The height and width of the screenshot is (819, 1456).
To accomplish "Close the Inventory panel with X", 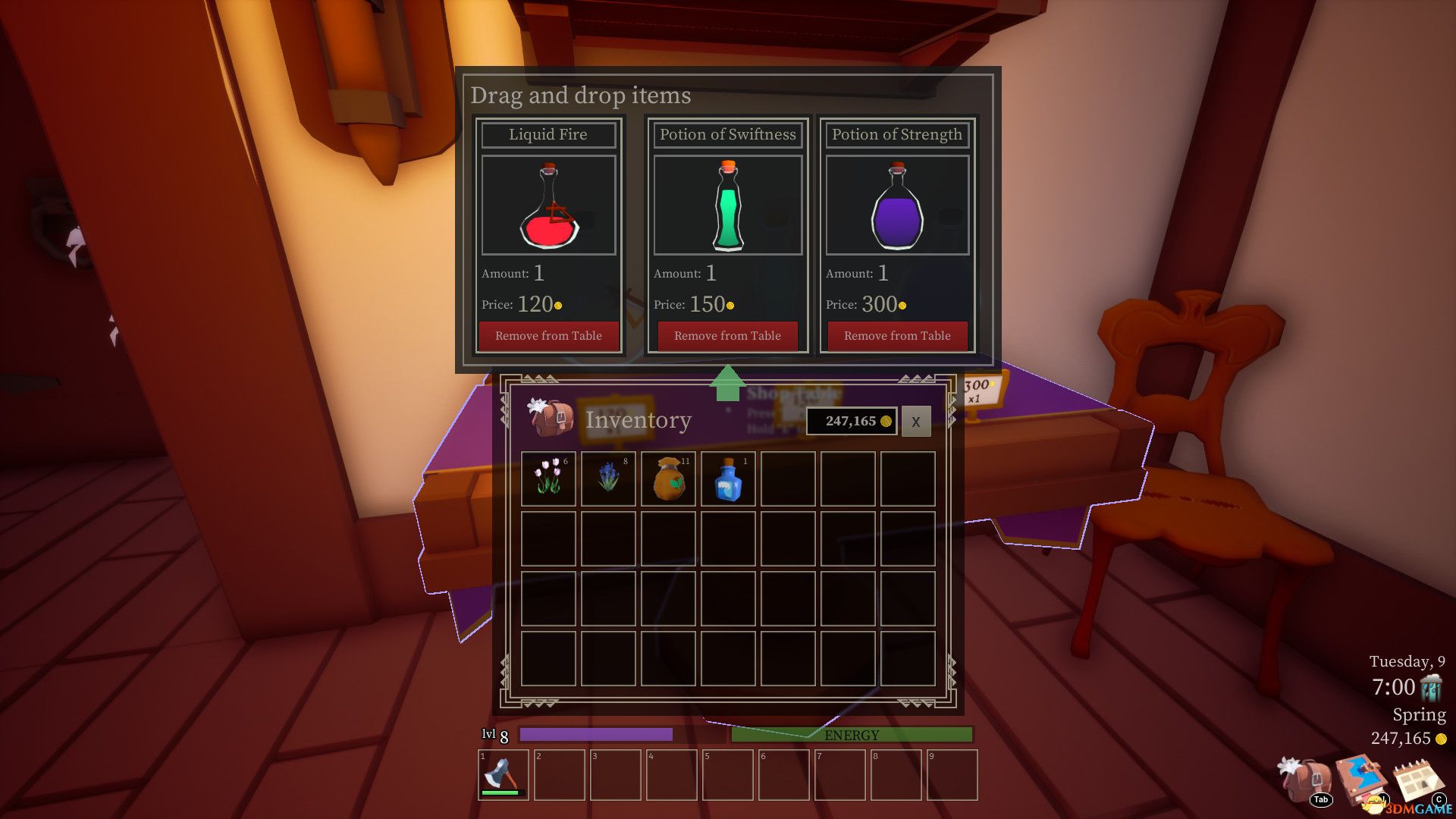I will (915, 422).
